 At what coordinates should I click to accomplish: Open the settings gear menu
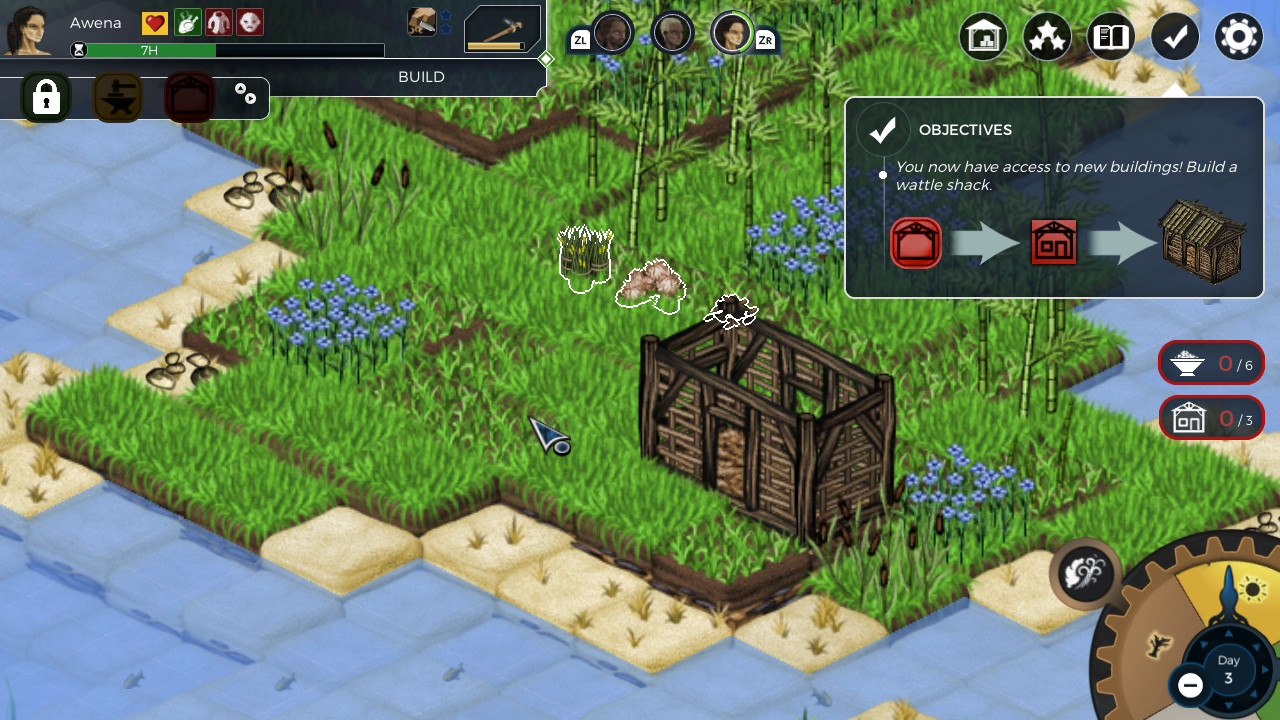click(1238, 36)
